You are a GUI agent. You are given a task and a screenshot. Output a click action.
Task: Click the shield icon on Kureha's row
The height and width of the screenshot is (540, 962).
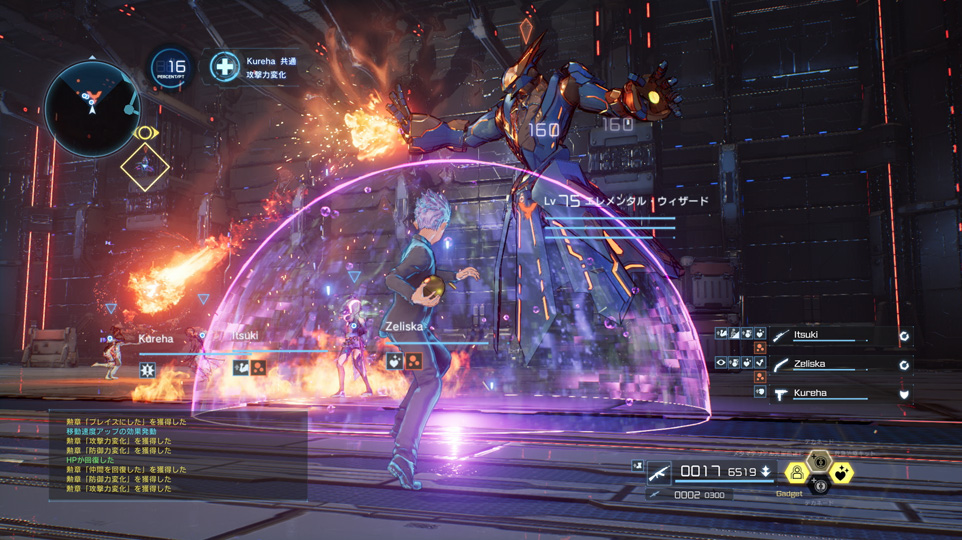904,394
